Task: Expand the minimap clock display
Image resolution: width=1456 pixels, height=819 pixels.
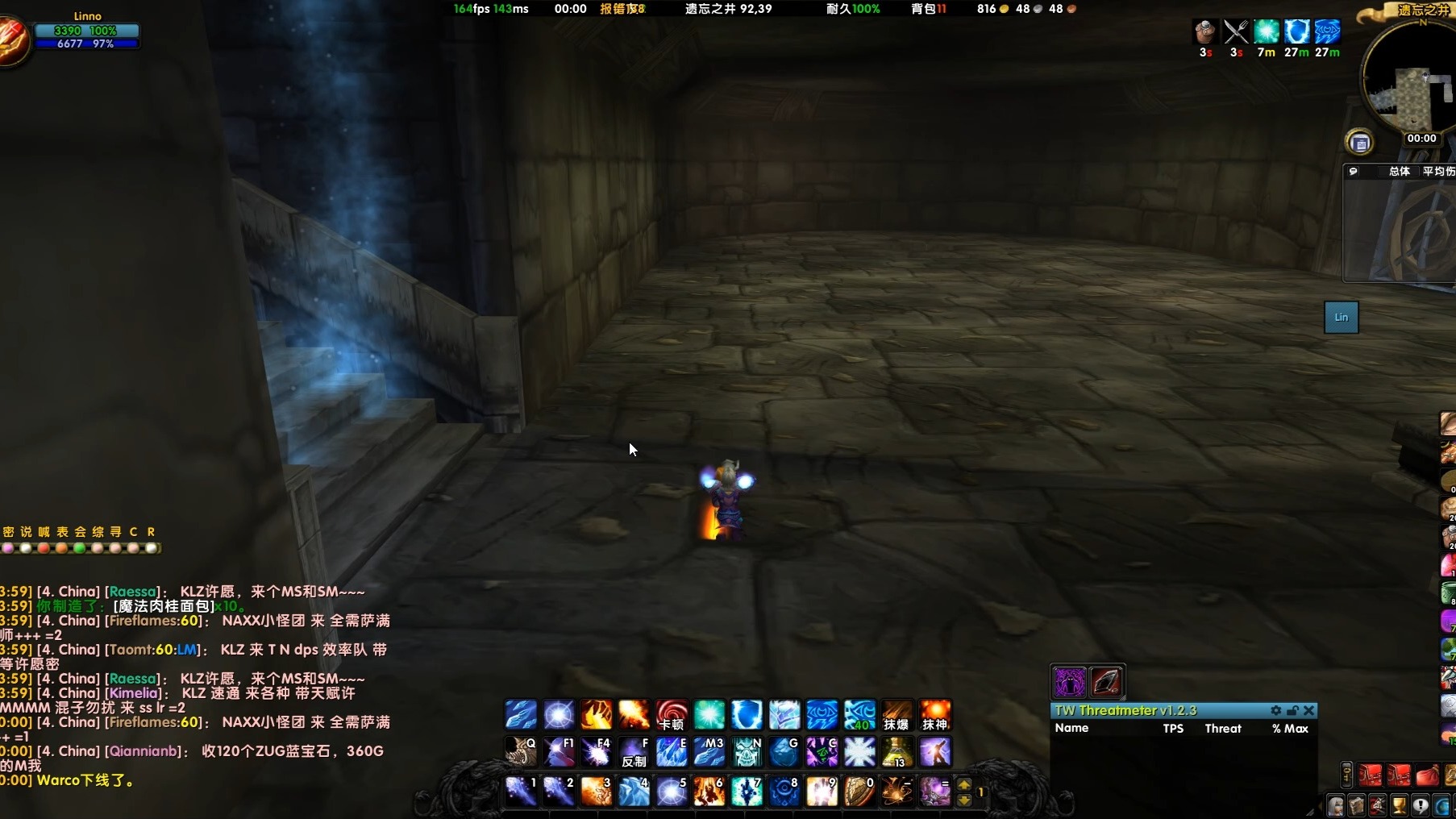Action: [x=1421, y=138]
